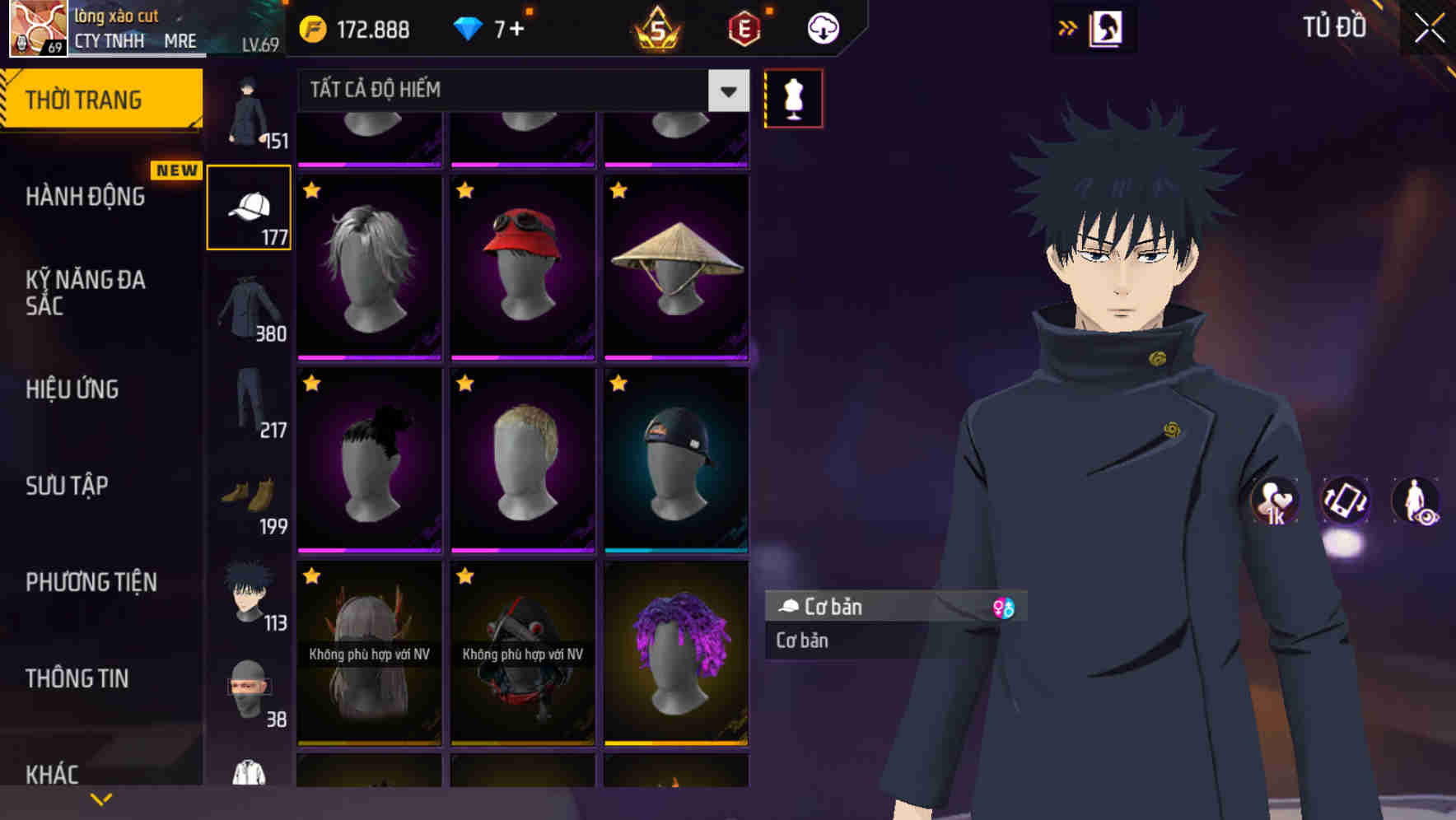This screenshot has height=820, width=1456.
Task: Click the mannequin preview icon beside rarity filter
Action: tap(793, 97)
